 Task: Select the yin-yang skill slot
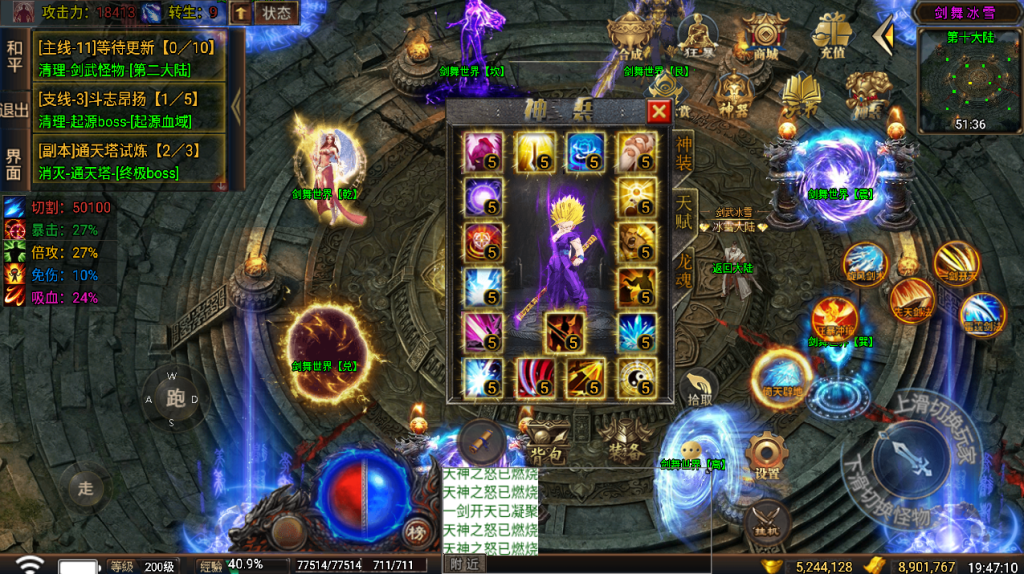point(636,378)
